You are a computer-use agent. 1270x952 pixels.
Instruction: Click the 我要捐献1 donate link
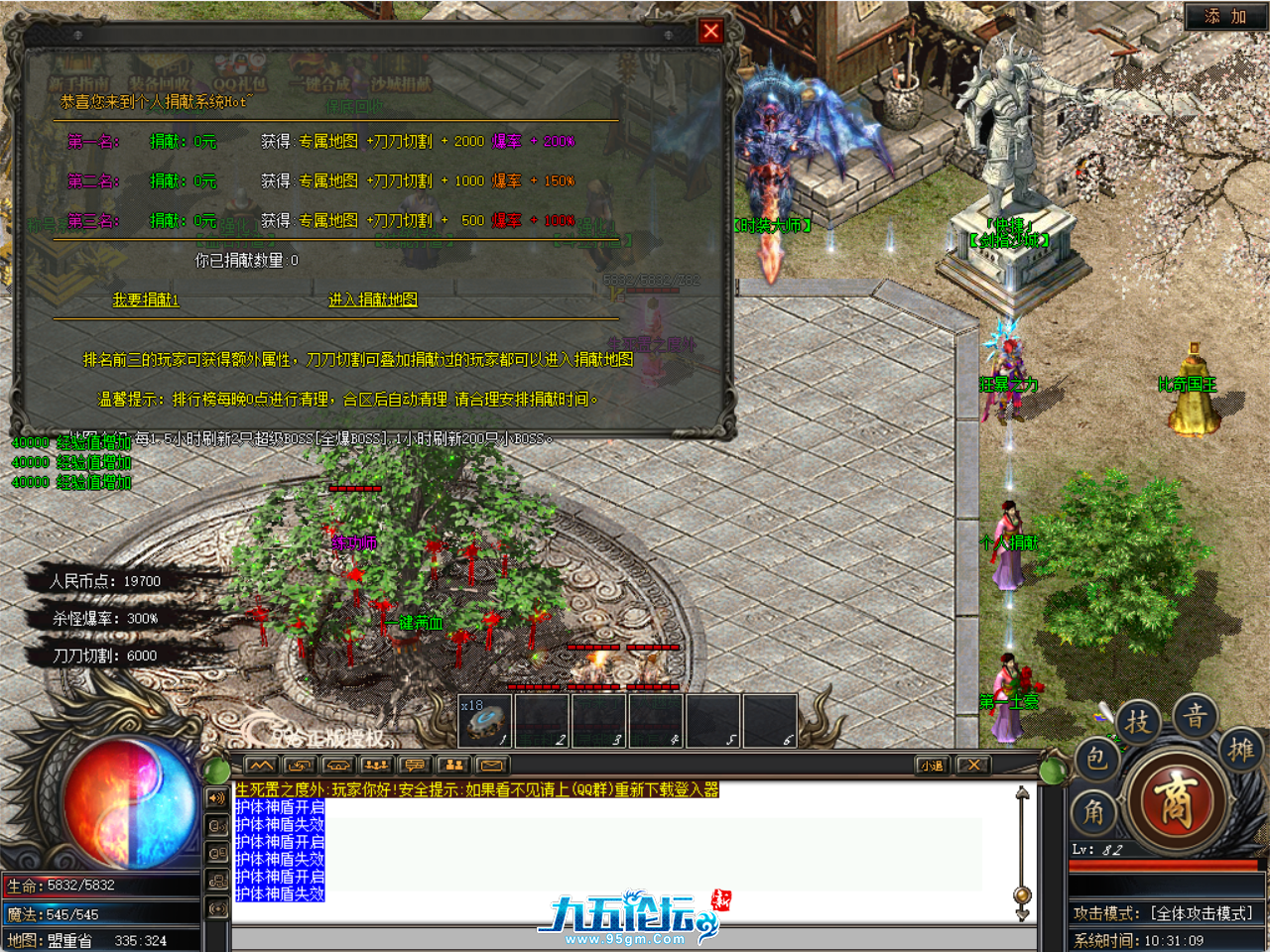coord(146,299)
